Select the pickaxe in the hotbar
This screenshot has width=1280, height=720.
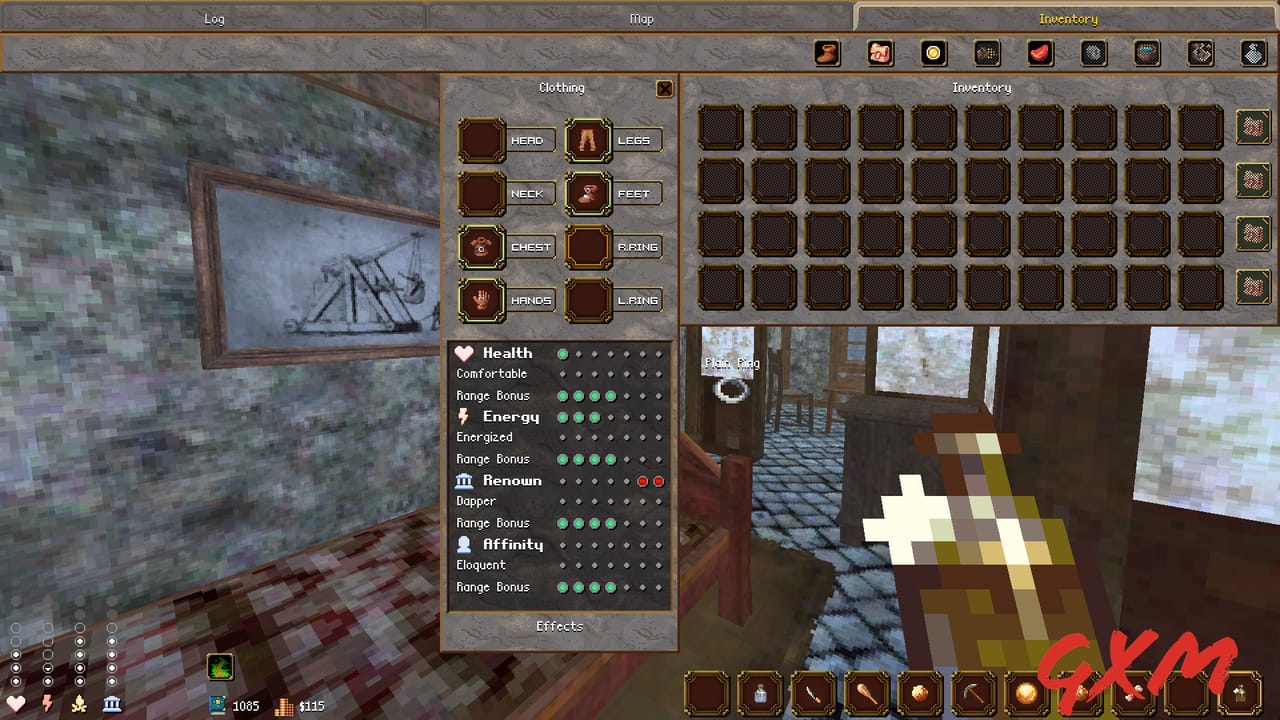coord(973,690)
